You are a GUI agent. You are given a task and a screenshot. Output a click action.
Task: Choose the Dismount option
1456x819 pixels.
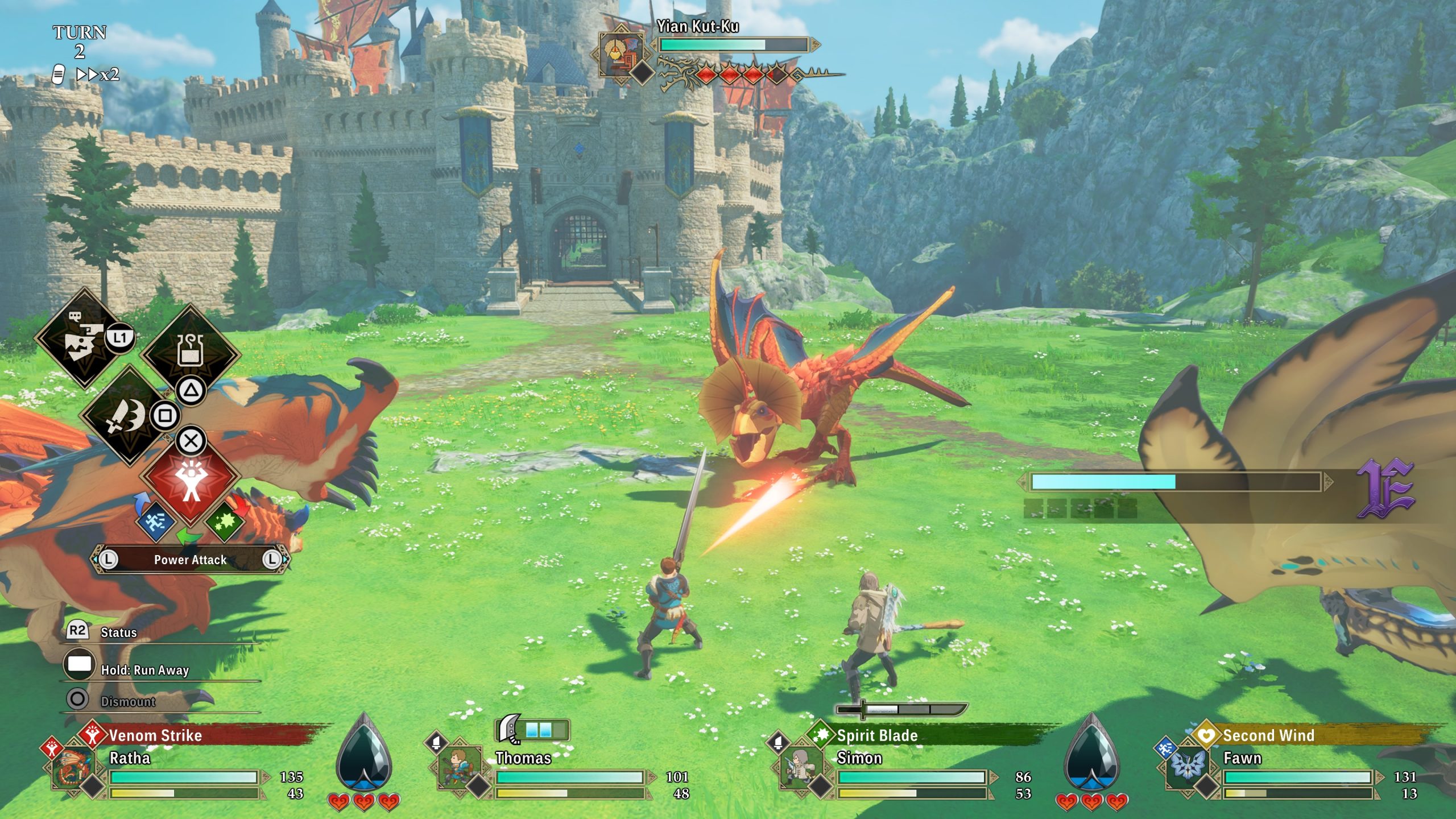127,701
